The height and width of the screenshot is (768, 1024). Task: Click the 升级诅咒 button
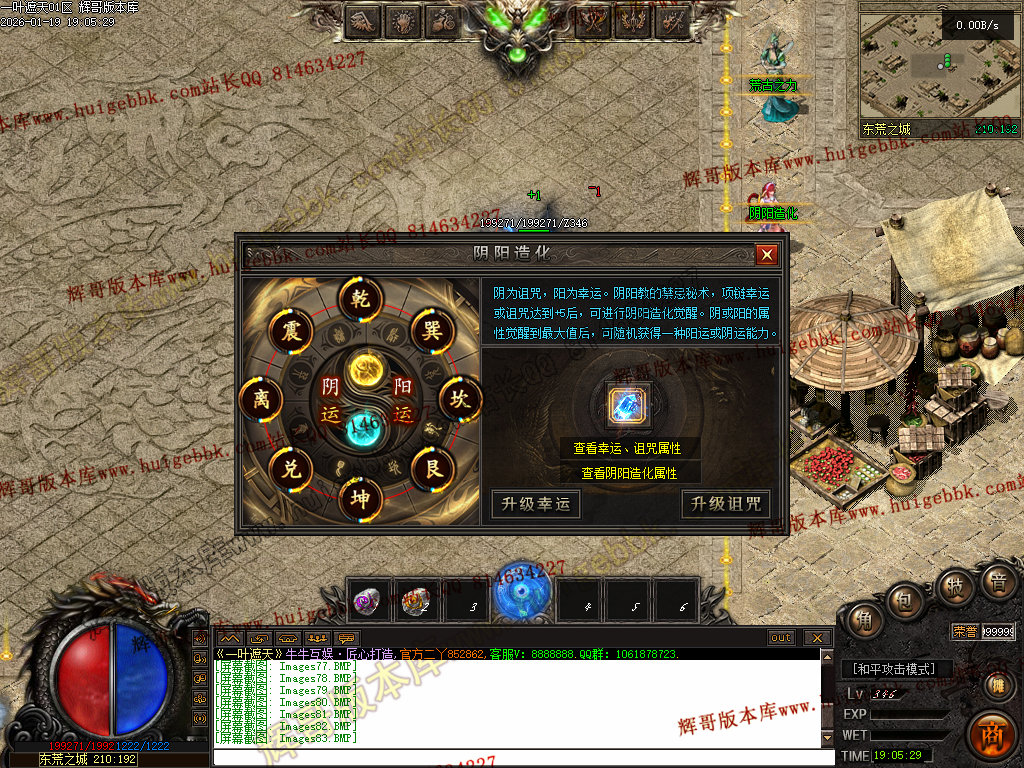click(725, 504)
